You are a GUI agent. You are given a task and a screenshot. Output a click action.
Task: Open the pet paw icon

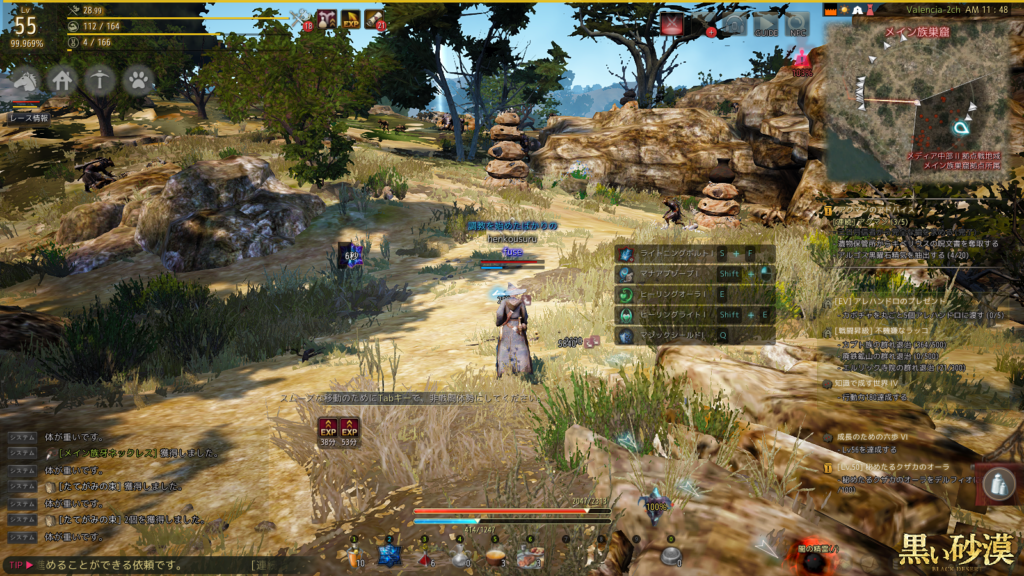[x=138, y=80]
